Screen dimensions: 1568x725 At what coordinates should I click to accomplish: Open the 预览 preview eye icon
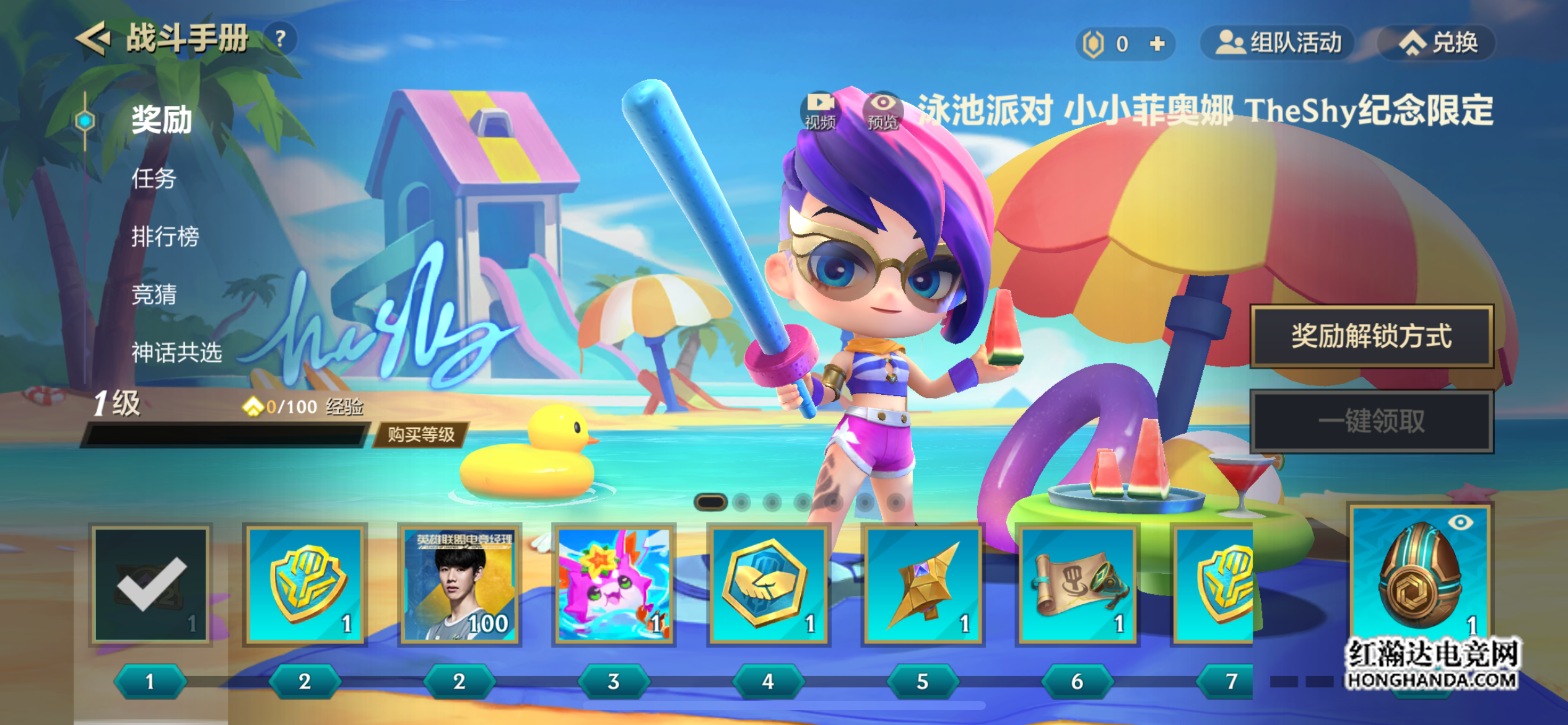883,112
